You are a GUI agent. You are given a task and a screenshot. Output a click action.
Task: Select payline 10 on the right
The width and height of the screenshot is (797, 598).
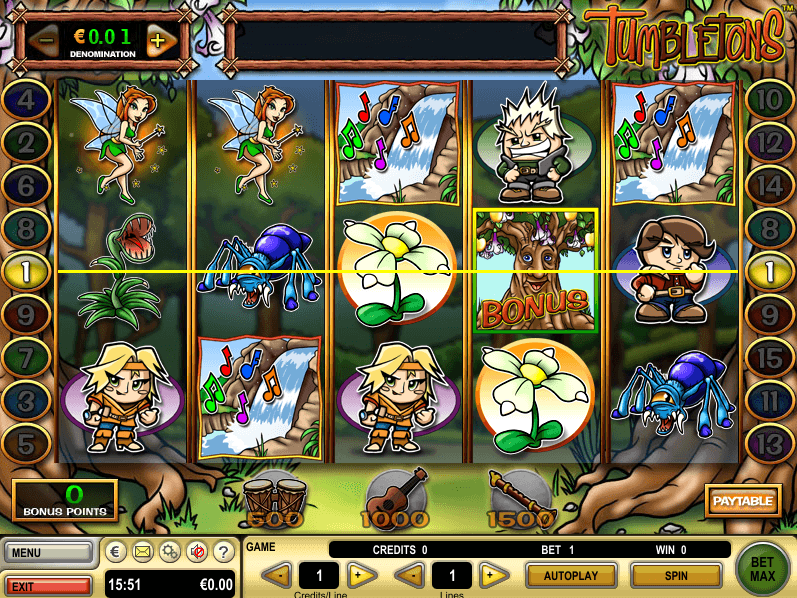pyautogui.click(x=769, y=100)
